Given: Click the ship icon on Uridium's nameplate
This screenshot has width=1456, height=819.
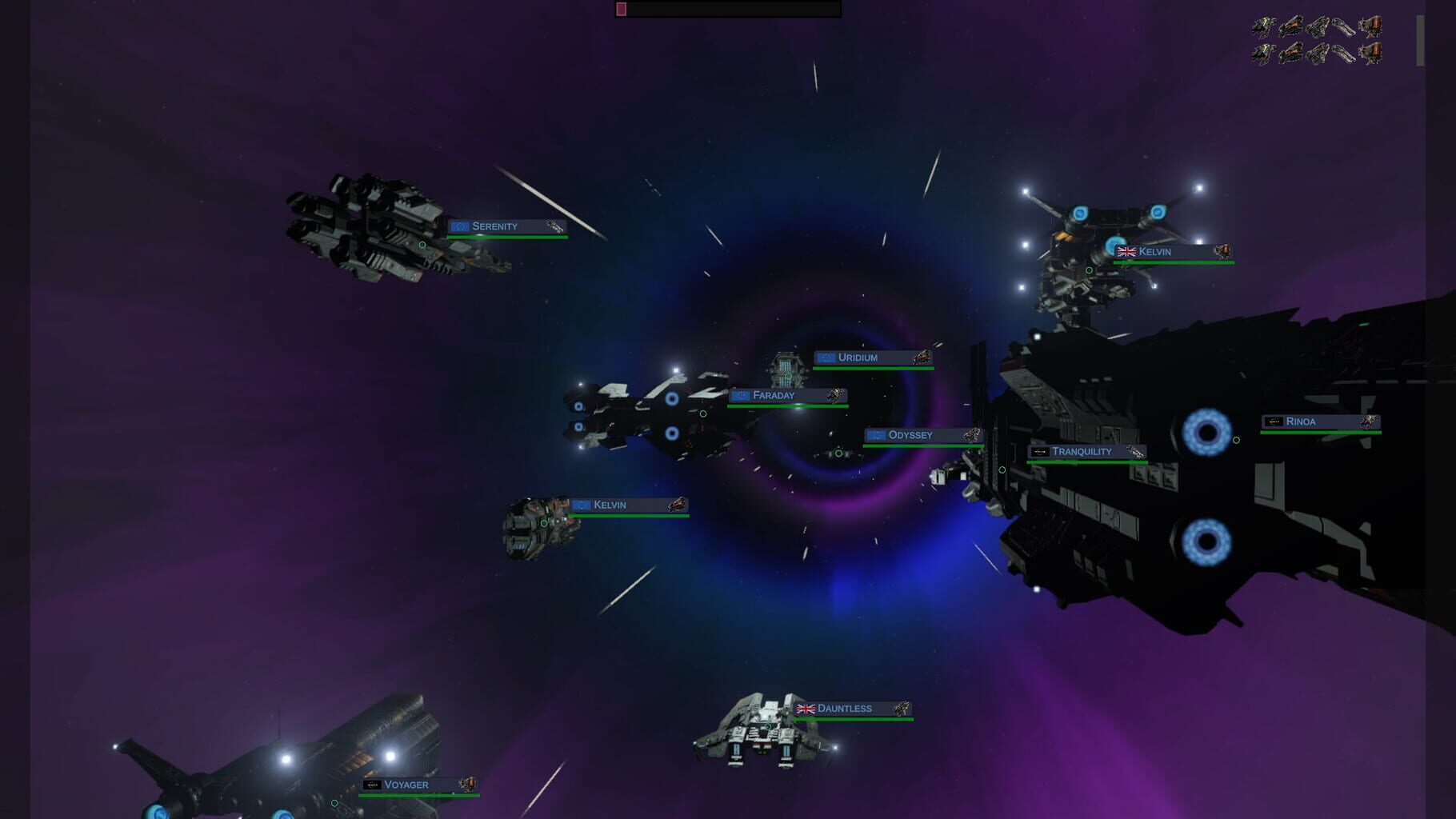Looking at the screenshot, I should (x=922, y=358).
